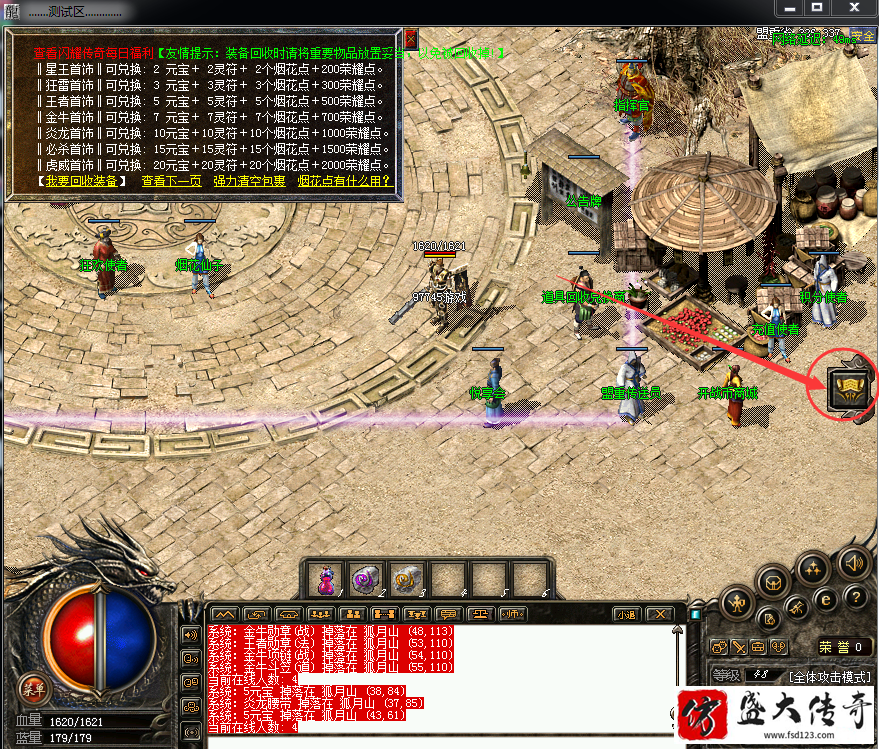Viewport: 879px width, 749px height.
Task: Select the 师 mentor chat channel button
Action: tap(513, 614)
